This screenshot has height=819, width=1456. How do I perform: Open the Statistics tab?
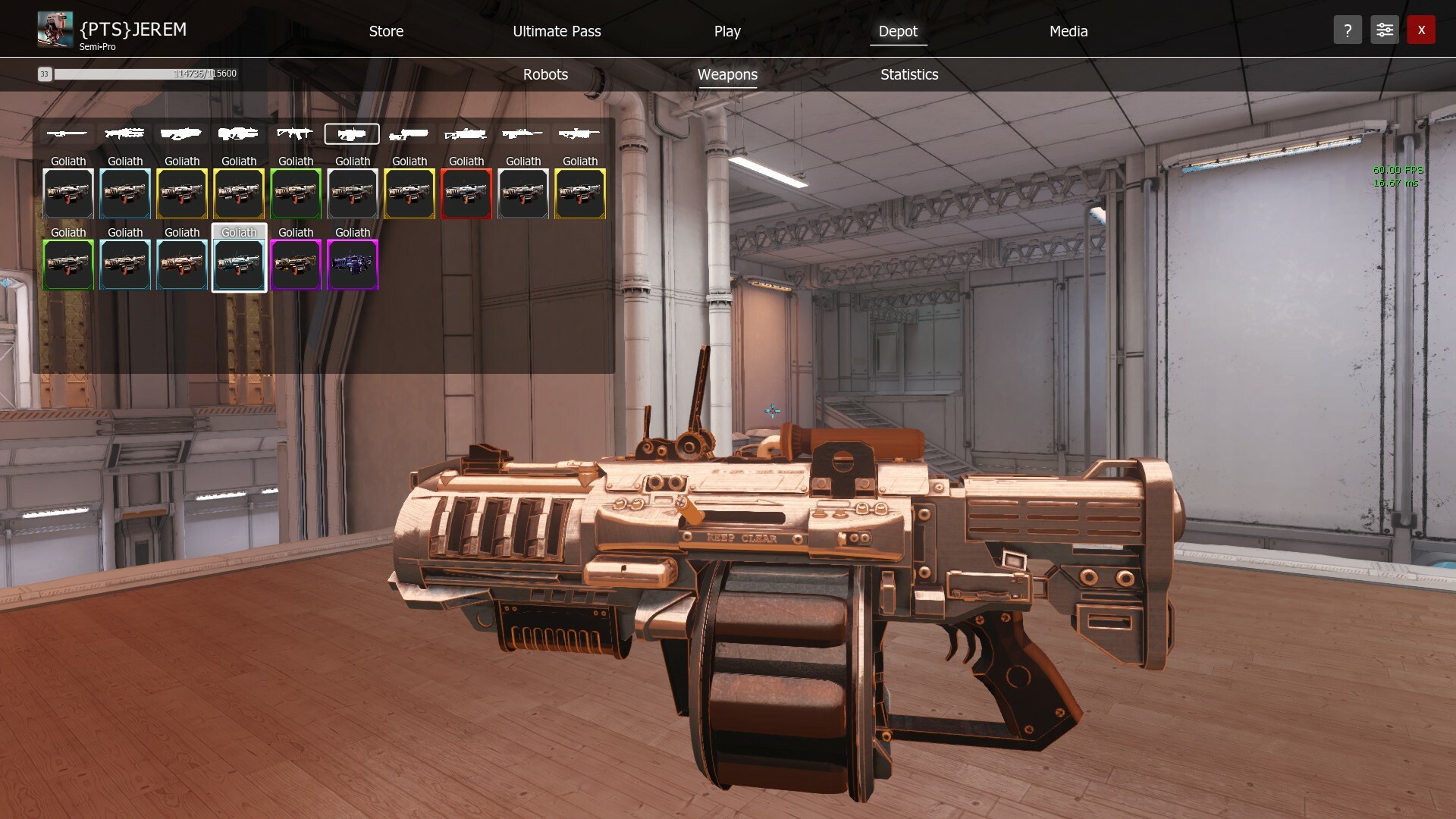tap(908, 74)
